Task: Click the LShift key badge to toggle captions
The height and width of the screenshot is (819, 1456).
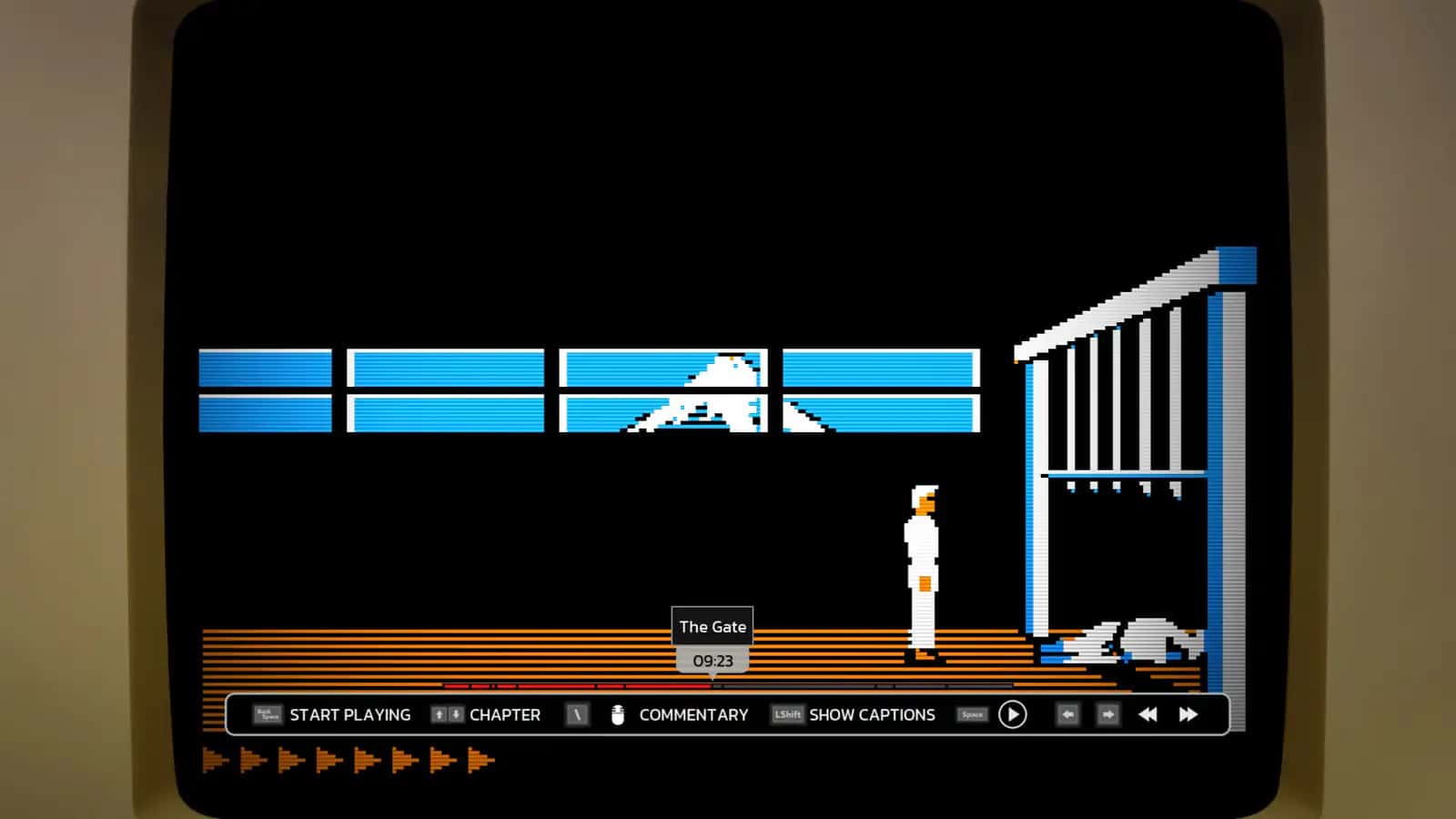Action: click(786, 715)
